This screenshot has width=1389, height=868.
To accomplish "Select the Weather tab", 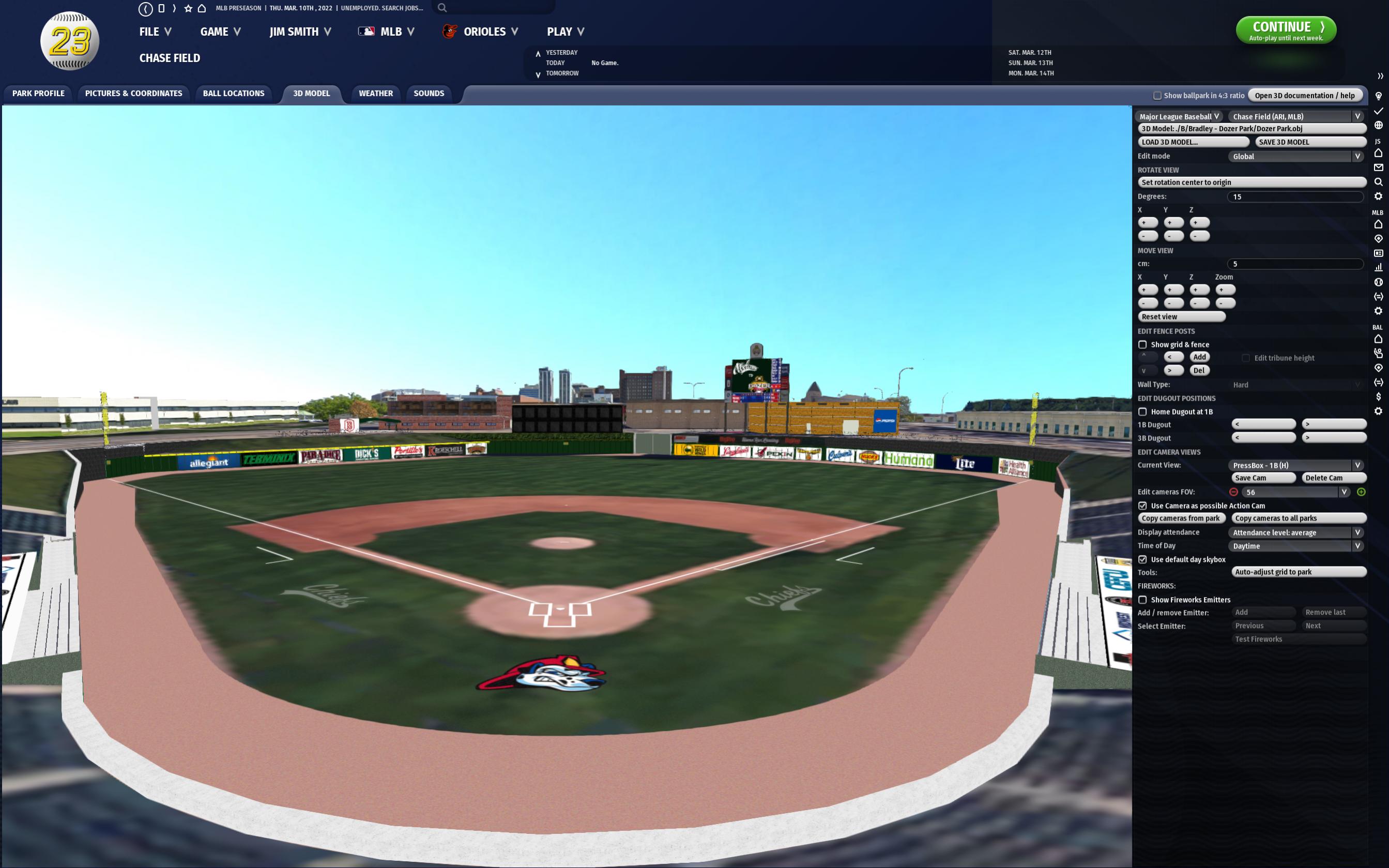I will pyautogui.click(x=375, y=94).
